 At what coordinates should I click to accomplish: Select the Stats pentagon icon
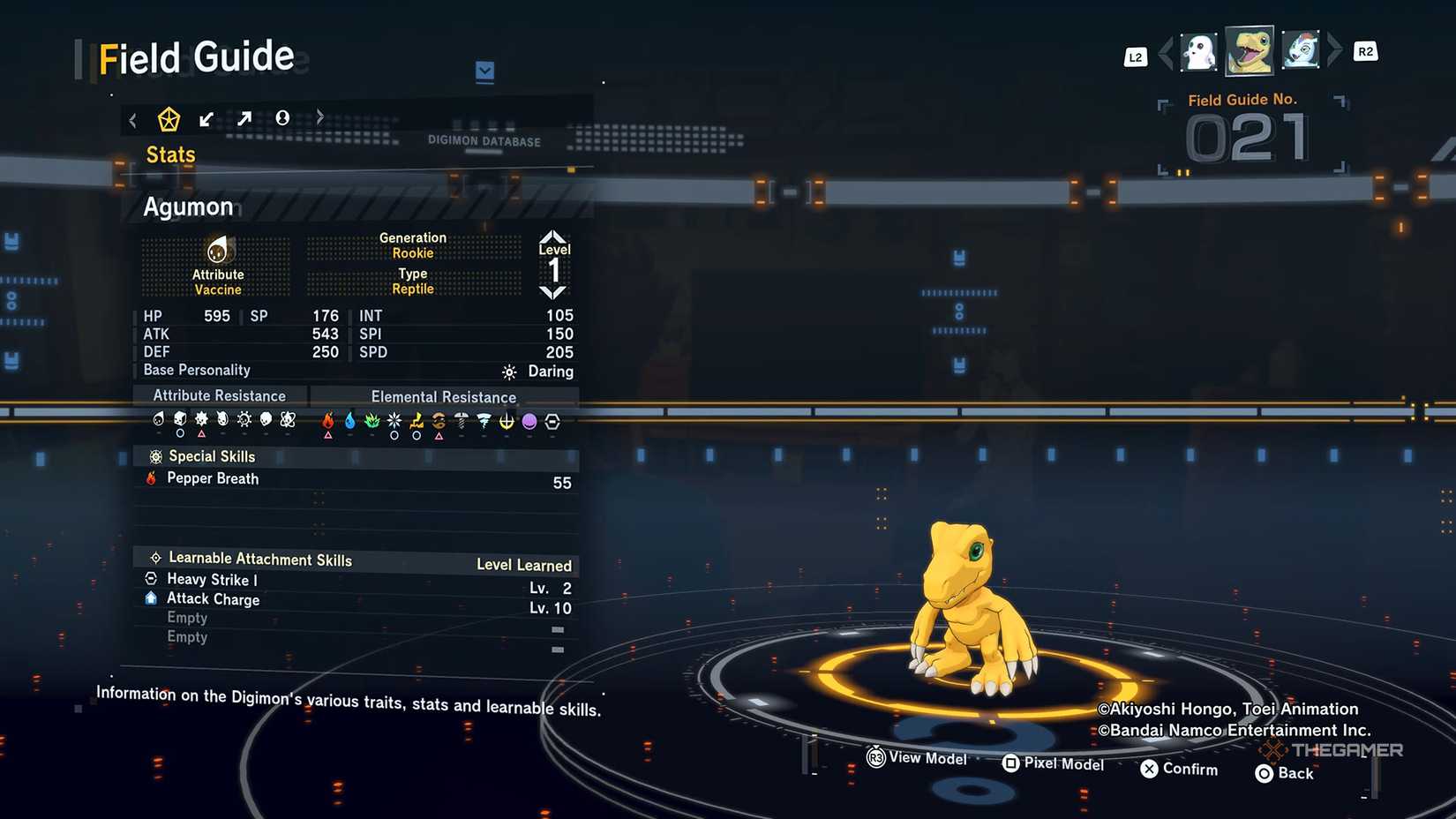168,117
